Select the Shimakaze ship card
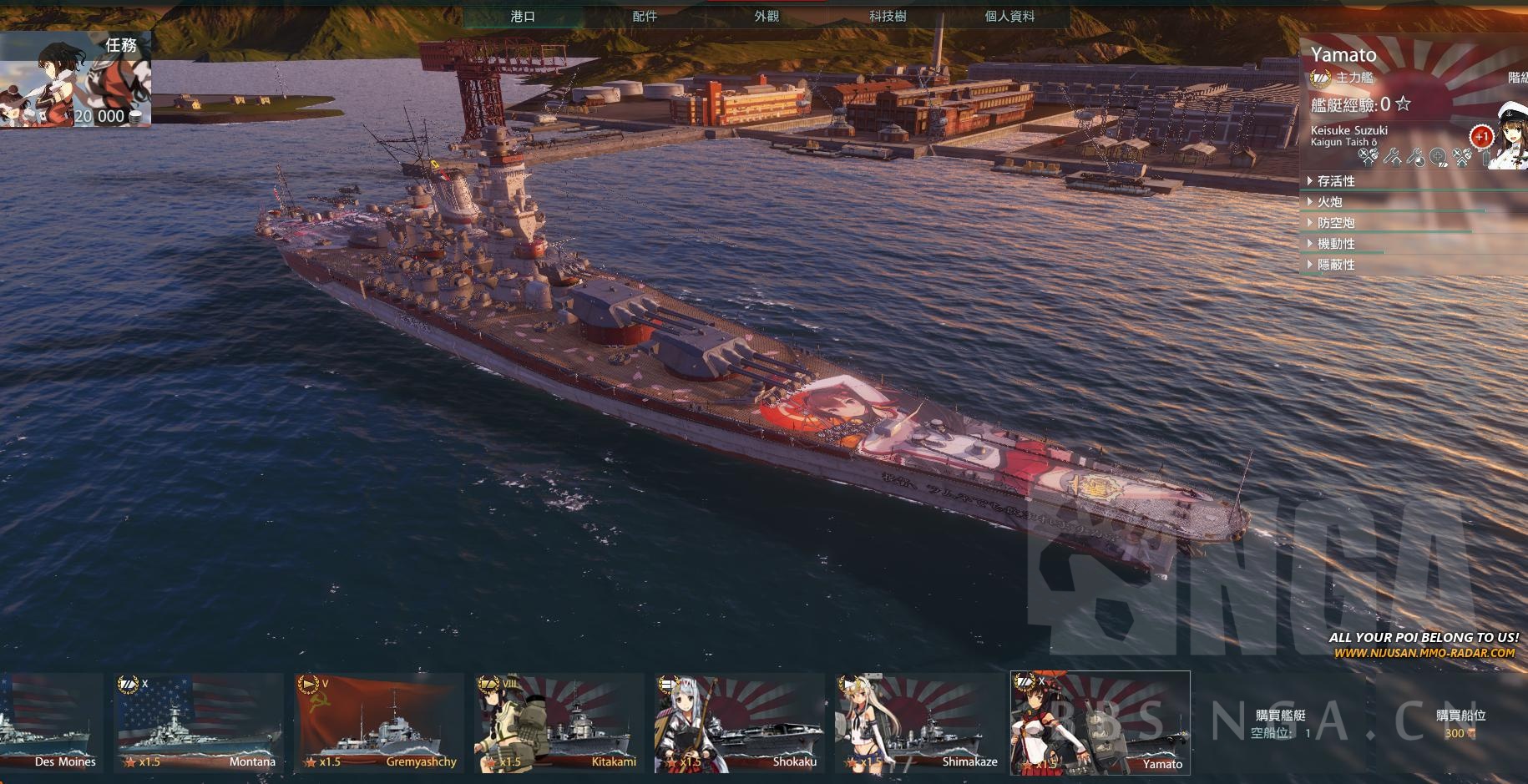The image size is (1528, 784). pos(919,723)
